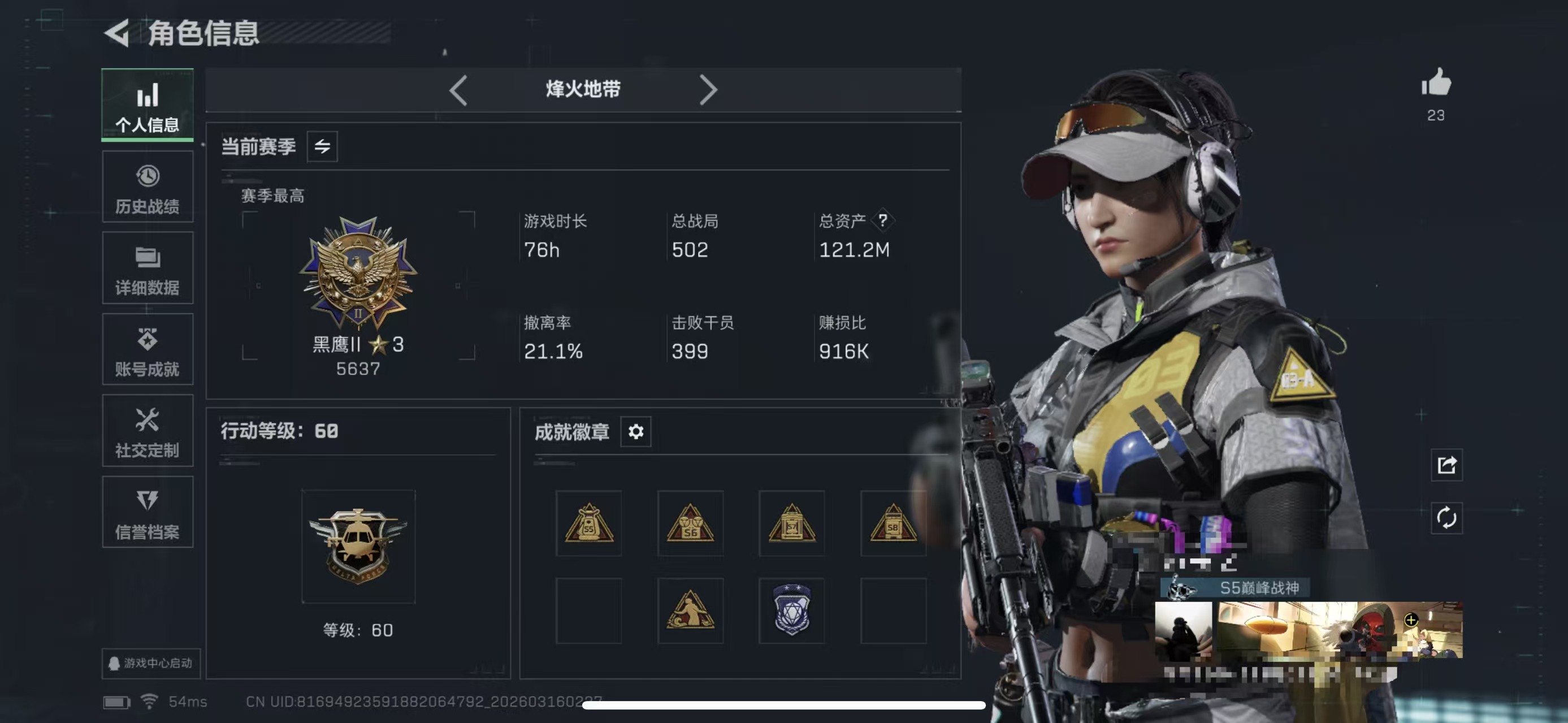Go back using the arrow beside 角色信息
The image size is (1568, 723).
tap(117, 33)
